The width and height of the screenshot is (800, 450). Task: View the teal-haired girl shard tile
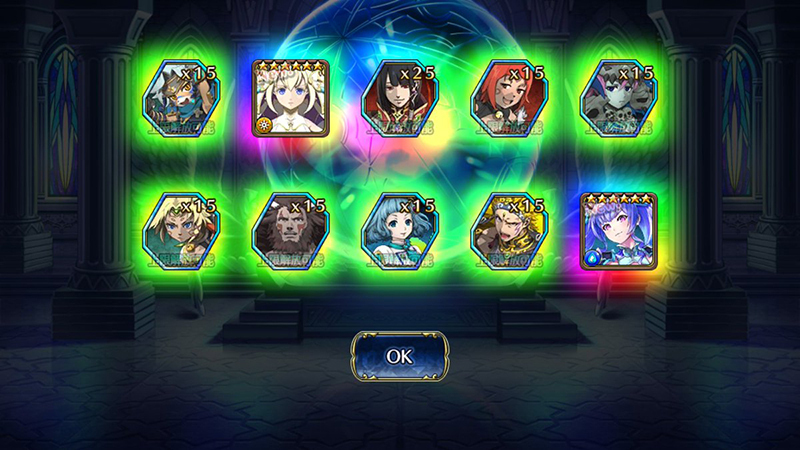(399, 231)
